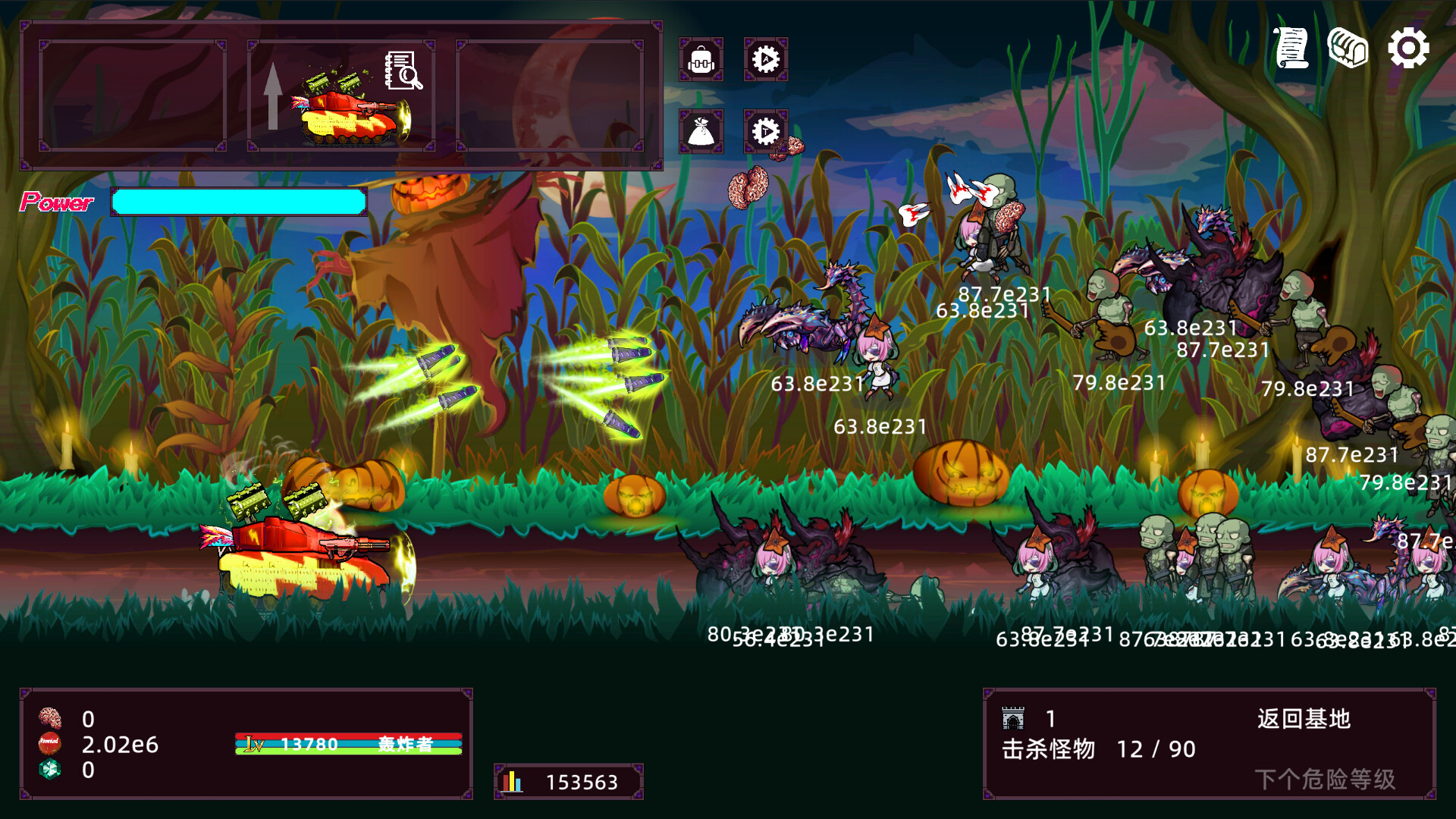The width and height of the screenshot is (1456, 819).
Task: Inspect tank via notebook magnifier icon
Action: point(403,71)
